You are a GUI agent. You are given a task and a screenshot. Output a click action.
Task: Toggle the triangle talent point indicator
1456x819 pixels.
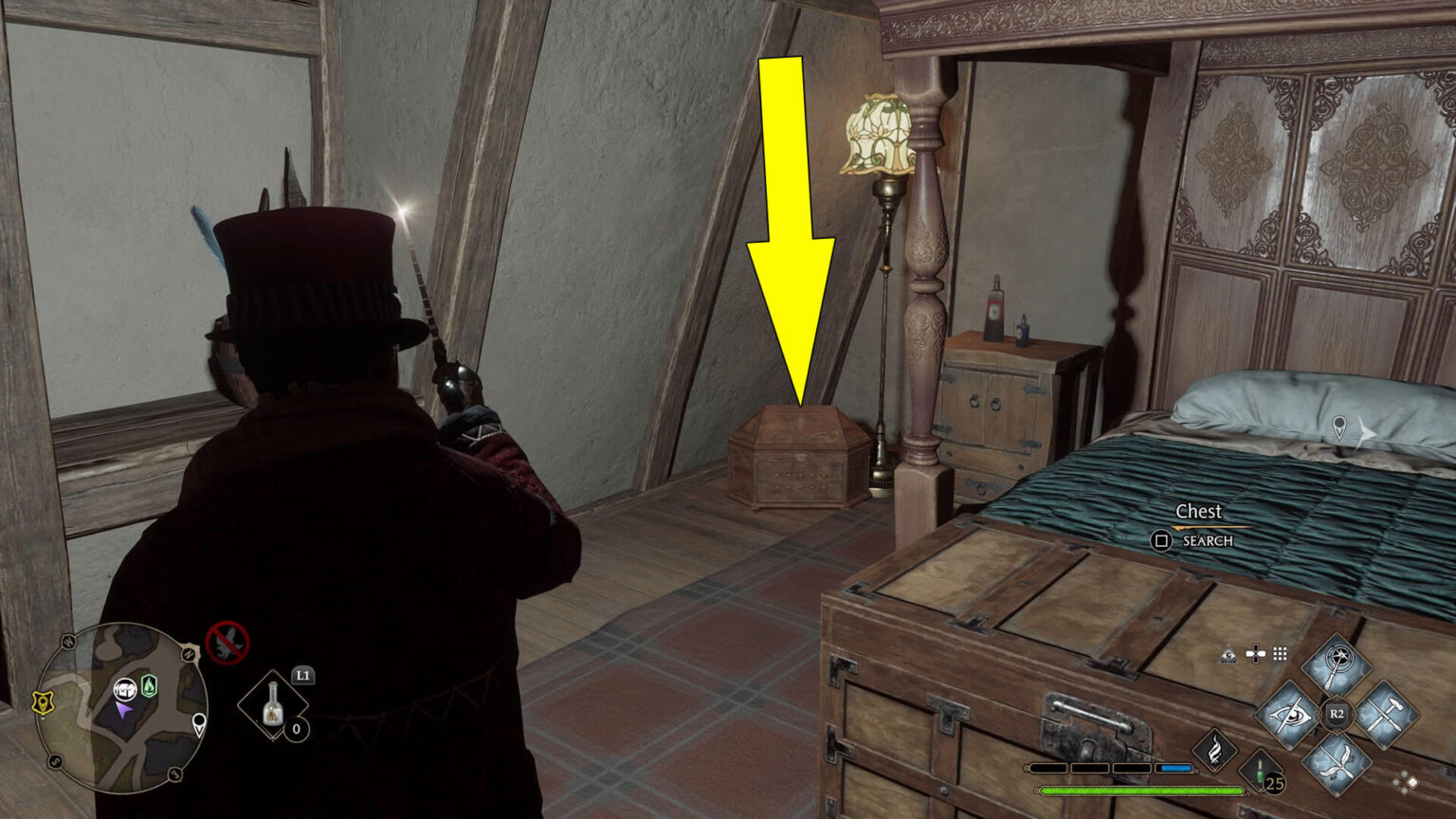tap(1228, 655)
